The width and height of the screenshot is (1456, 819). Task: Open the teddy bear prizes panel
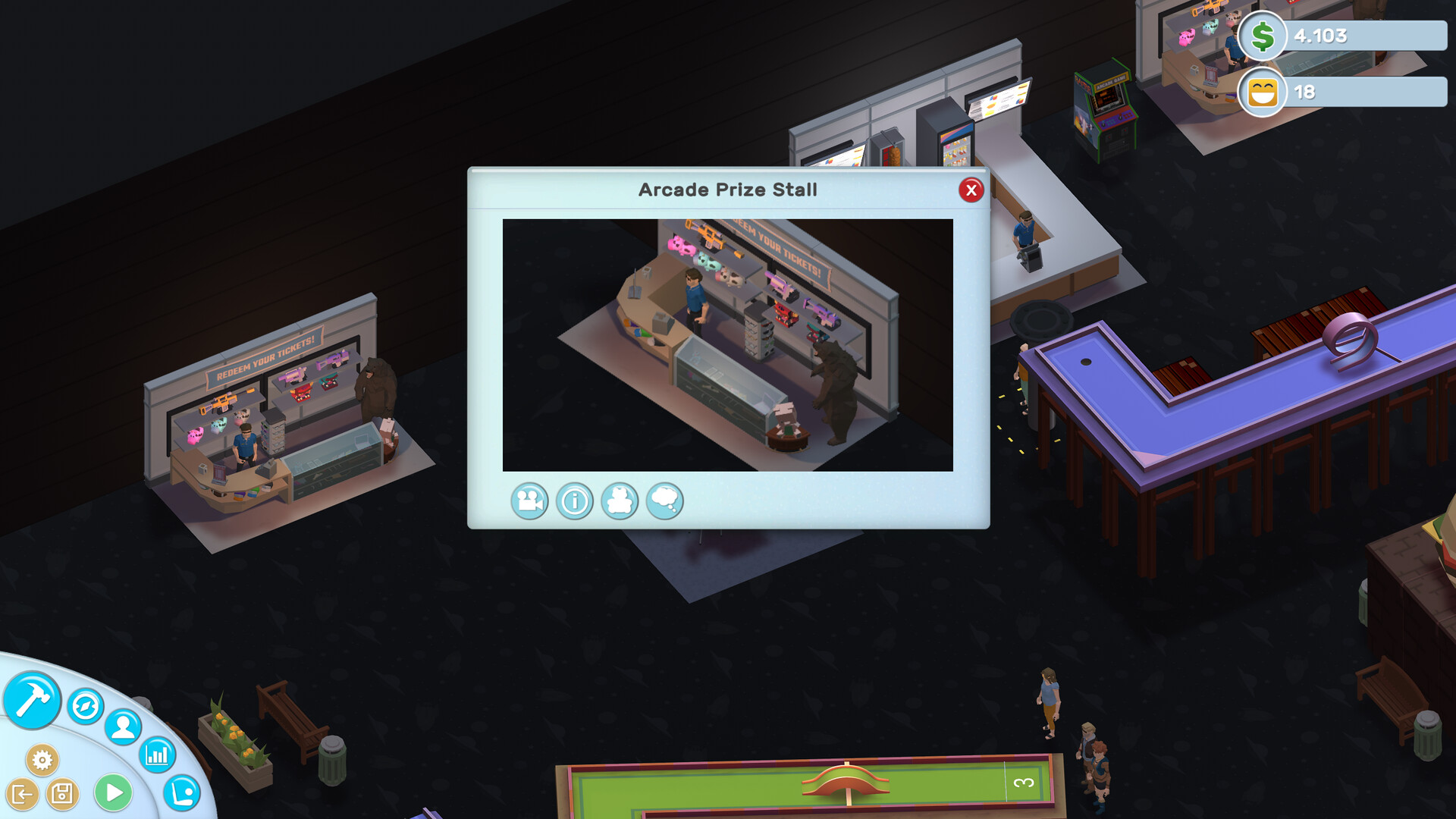[x=620, y=501]
